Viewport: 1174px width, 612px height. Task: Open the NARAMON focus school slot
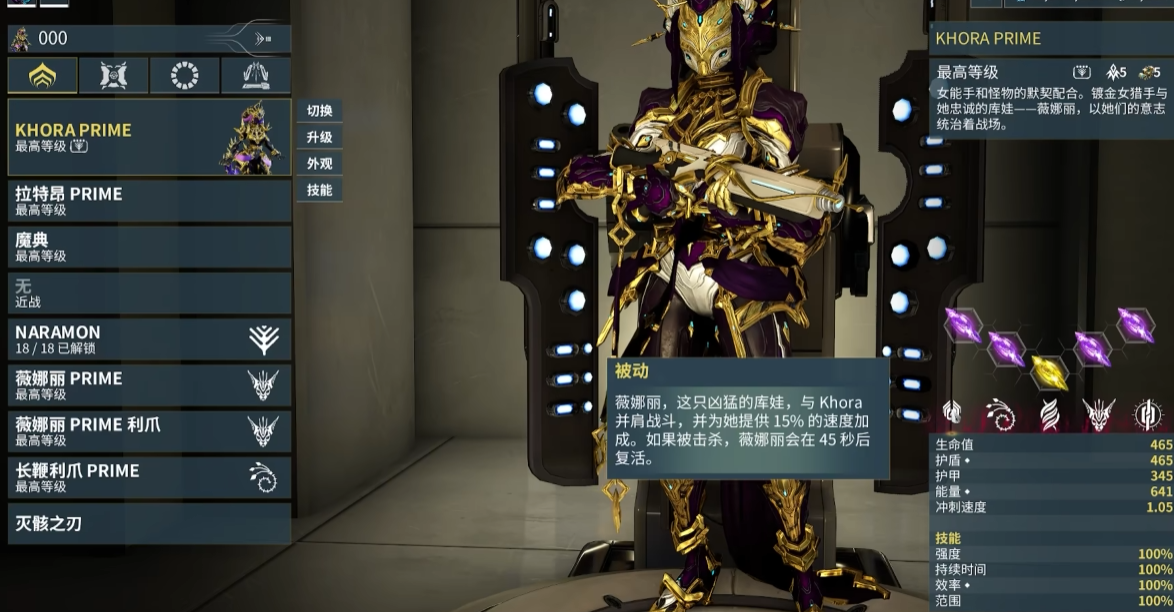[x=150, y=339]
